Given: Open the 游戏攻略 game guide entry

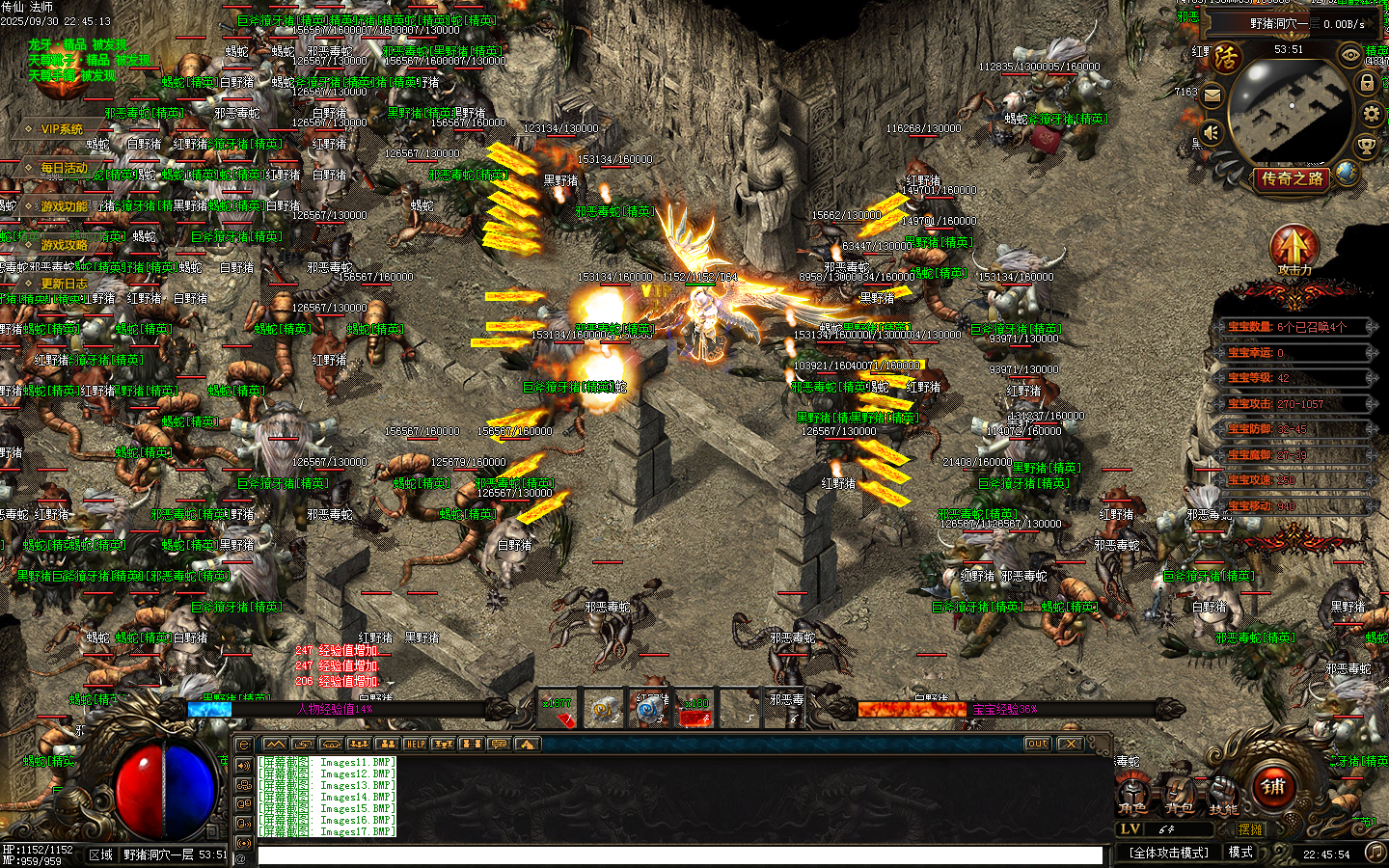Looking at the screenshot, I should click(64, 245).
